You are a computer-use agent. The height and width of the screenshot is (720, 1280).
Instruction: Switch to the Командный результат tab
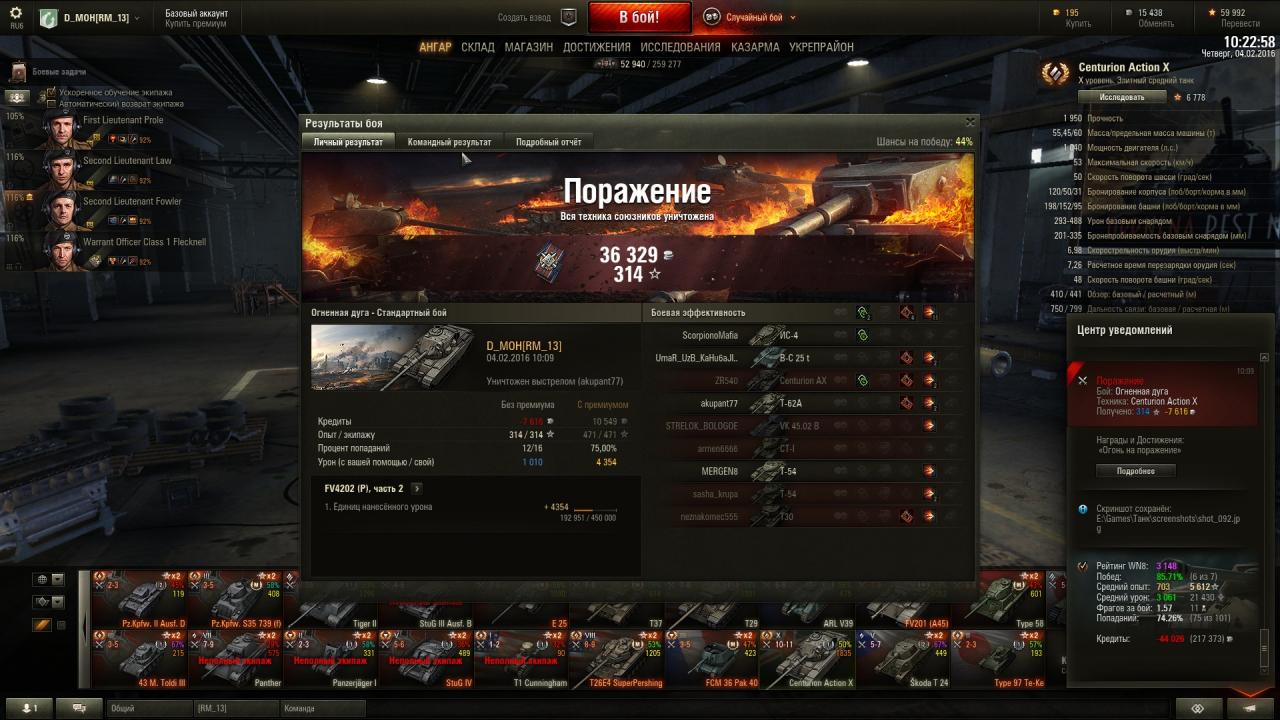pyautogui.click(x=449, y=142)
